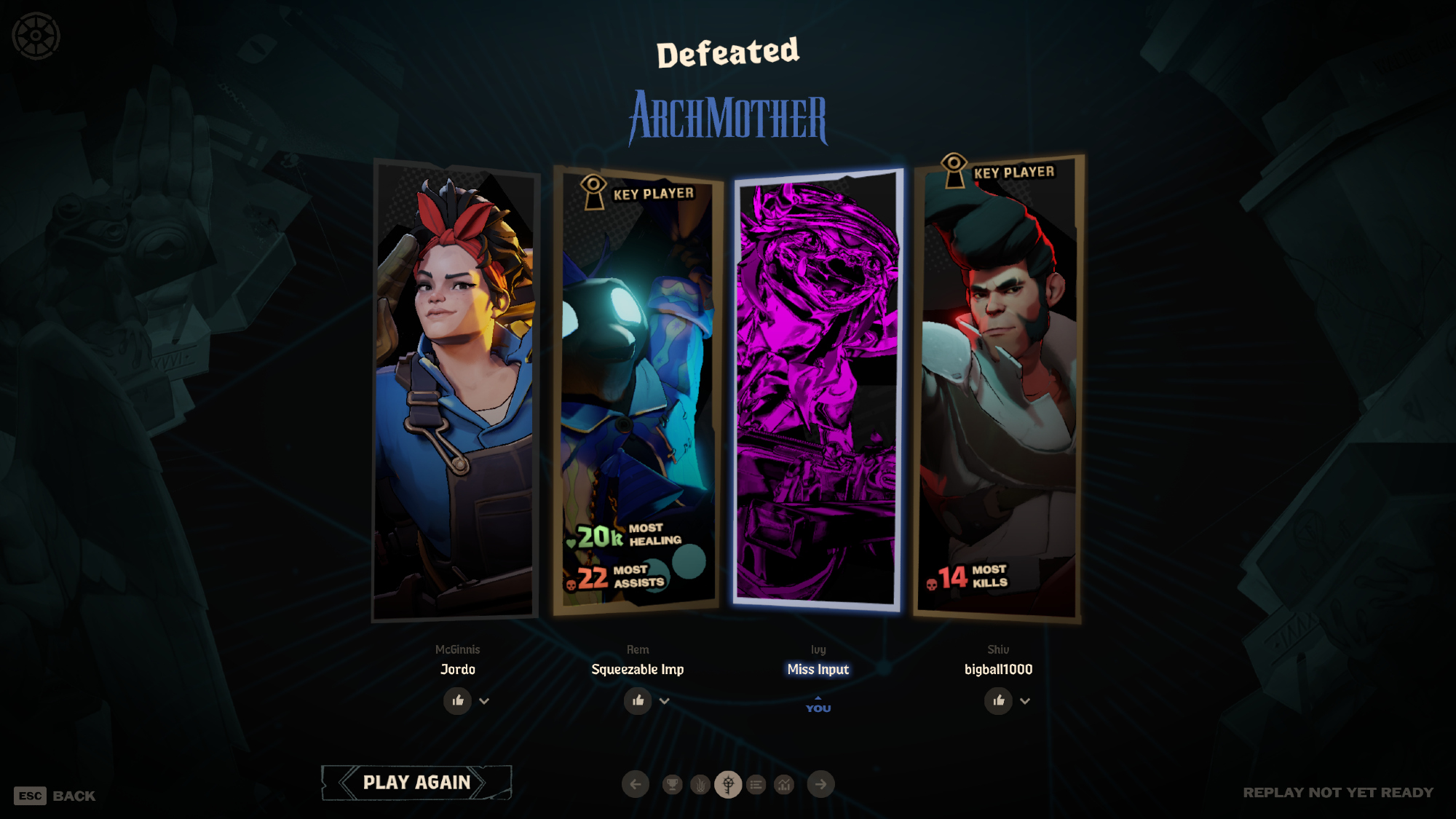The width and height of the screenshot is (1456, 819).
Task: Select Miss Input's Ivy player card
Action: pos(818,389)
